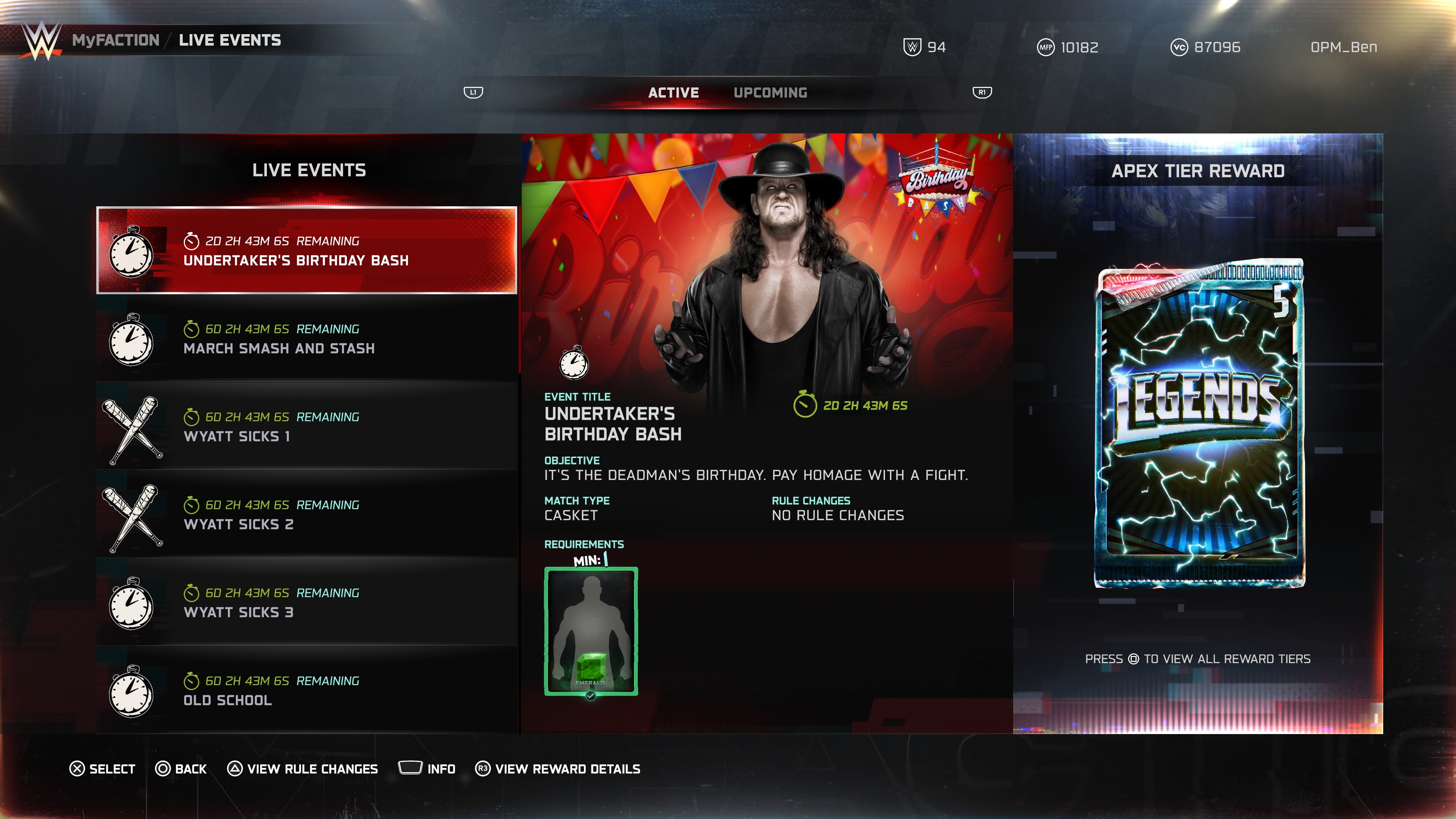Check the MFP points balance
This screenshot has height=819, width=1456.
1068,47
